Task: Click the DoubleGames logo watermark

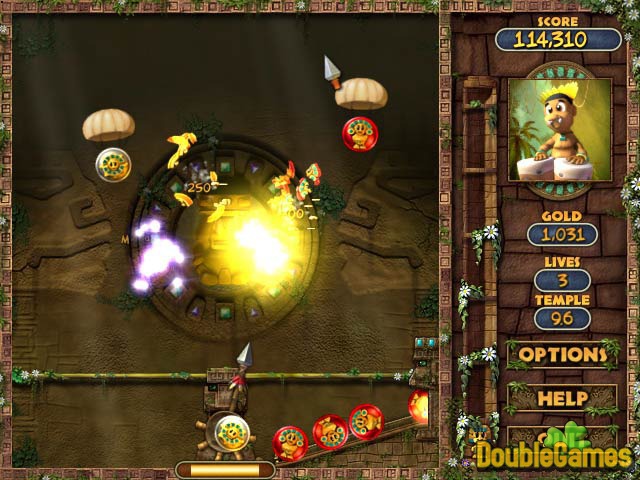Action: [553, 455]
